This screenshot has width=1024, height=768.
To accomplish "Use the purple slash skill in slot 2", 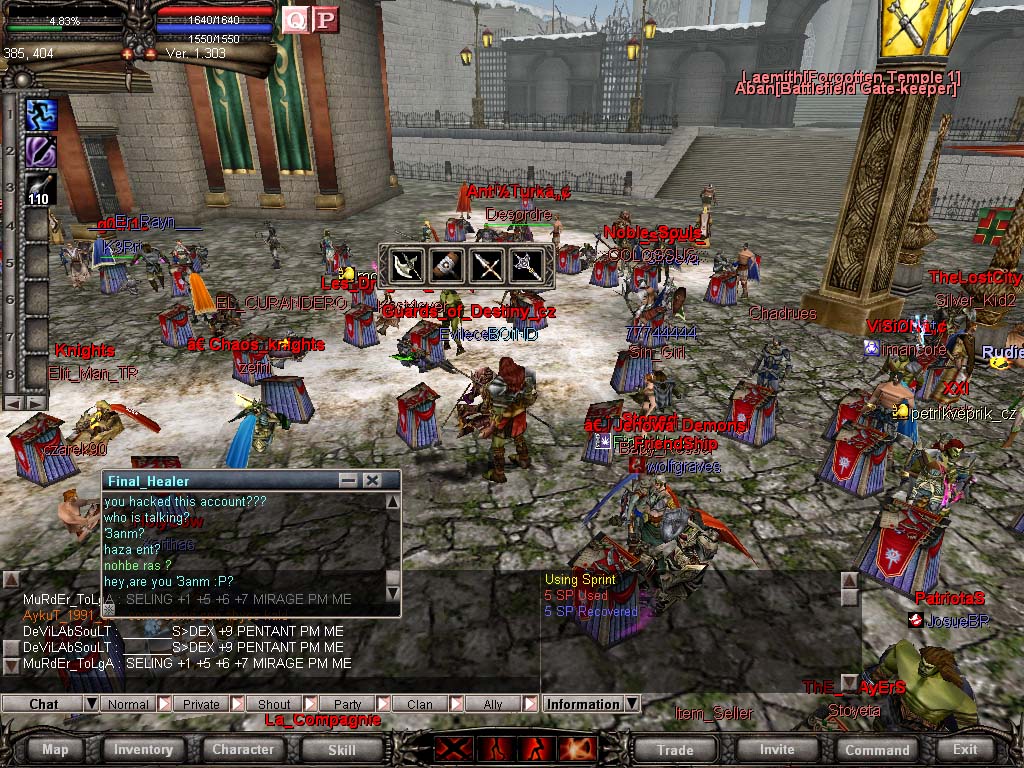I will [41, 151].
